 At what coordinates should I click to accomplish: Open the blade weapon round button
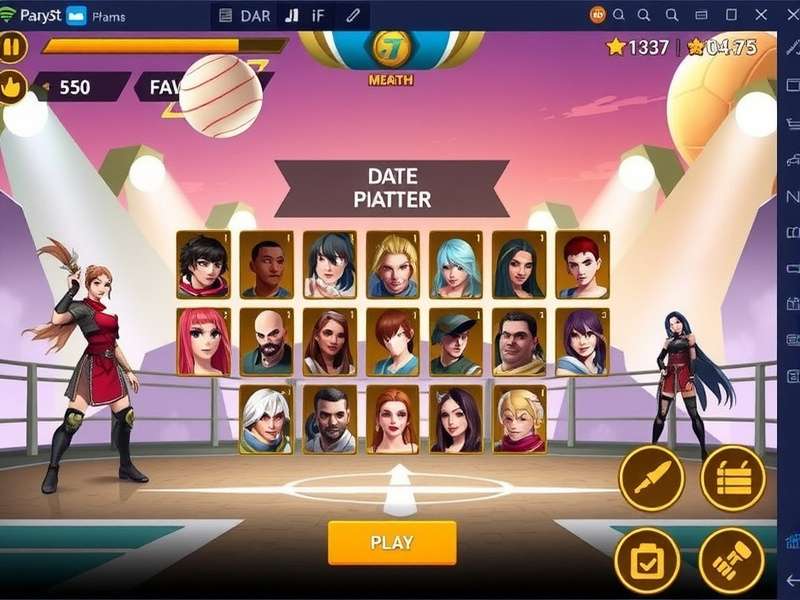pyautogui.click(x=651, y=478)
